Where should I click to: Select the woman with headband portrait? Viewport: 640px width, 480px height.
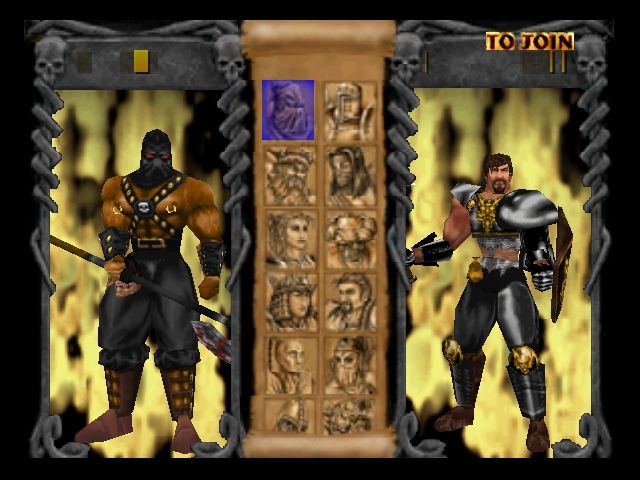click(288, 237)
